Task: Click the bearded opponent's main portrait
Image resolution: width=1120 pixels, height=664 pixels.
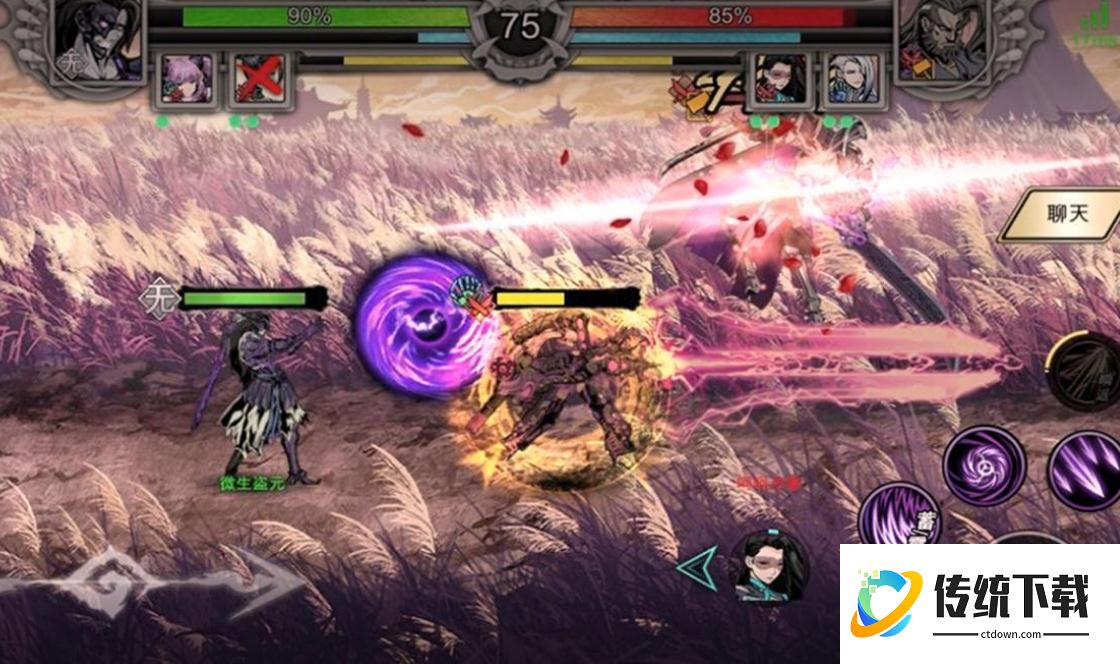Action: (938, 42)
